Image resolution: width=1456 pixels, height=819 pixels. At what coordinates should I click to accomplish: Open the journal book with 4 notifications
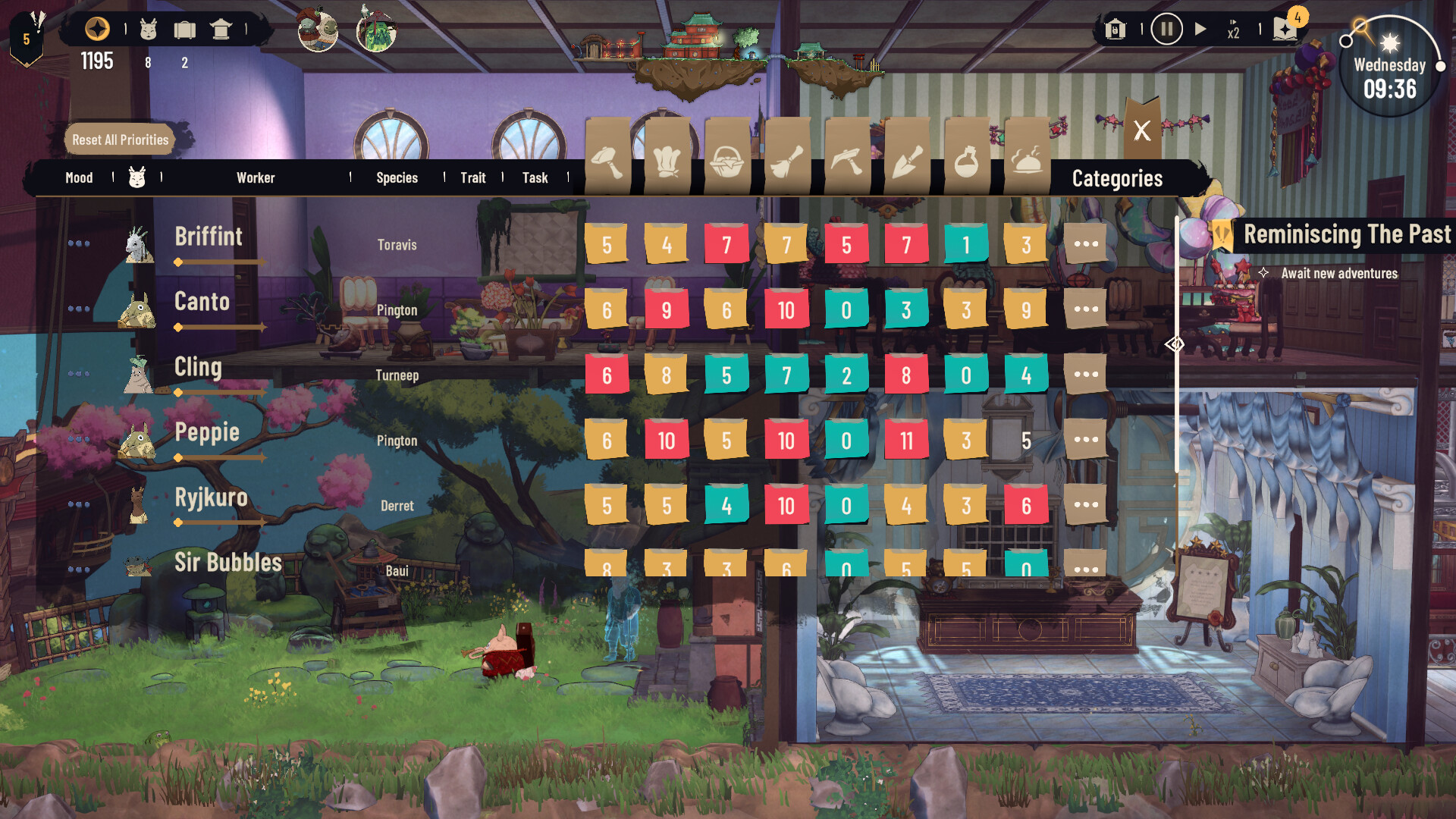(1286, 29)
